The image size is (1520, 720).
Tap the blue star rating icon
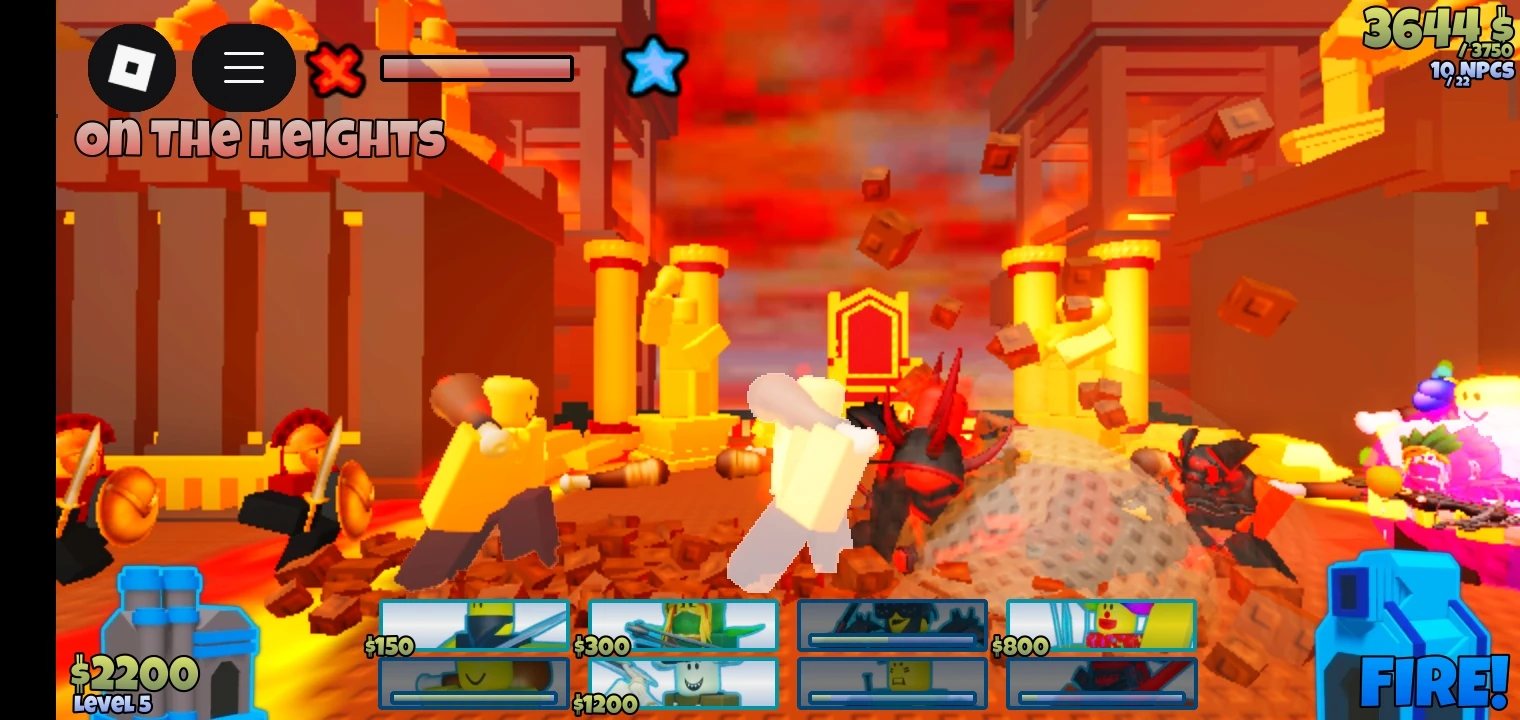point(655,67)
